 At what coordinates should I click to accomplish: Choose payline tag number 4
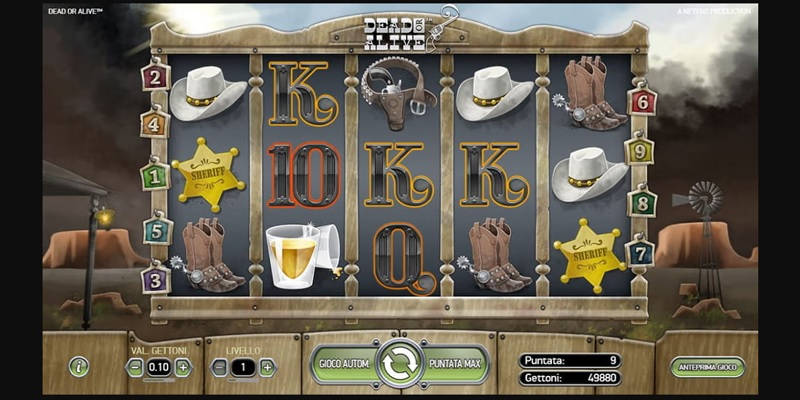(155, 125)
